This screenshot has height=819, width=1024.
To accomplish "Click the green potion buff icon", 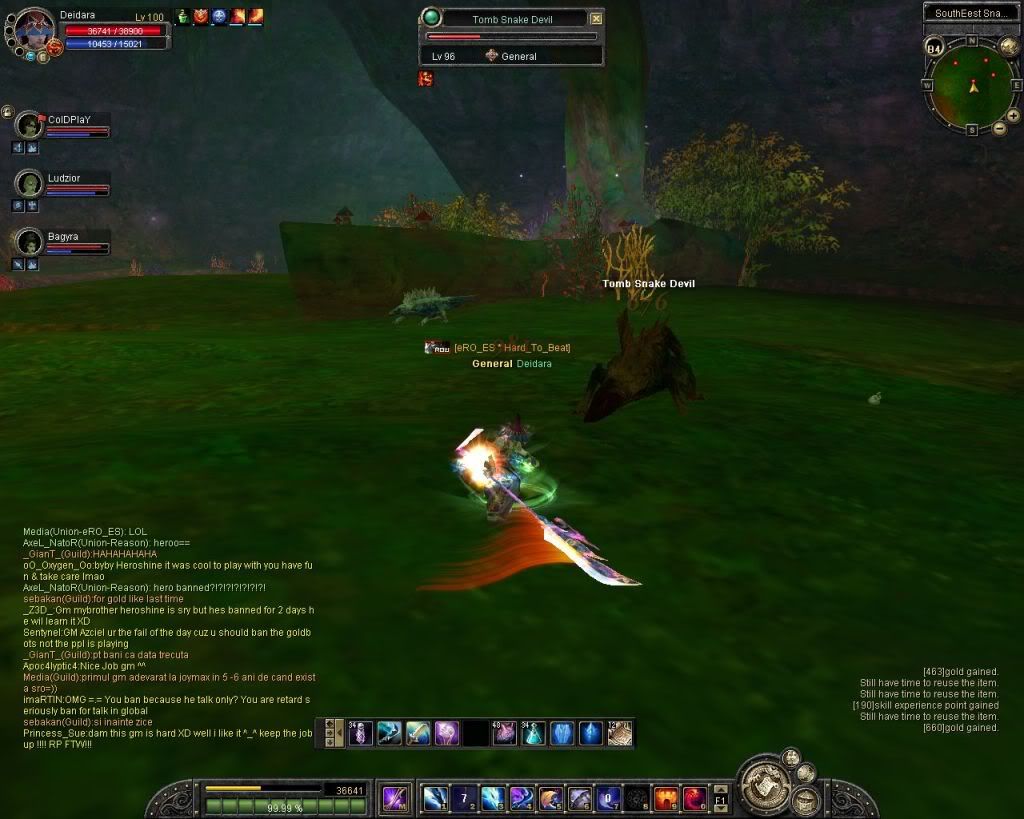I will click(184, 16).
